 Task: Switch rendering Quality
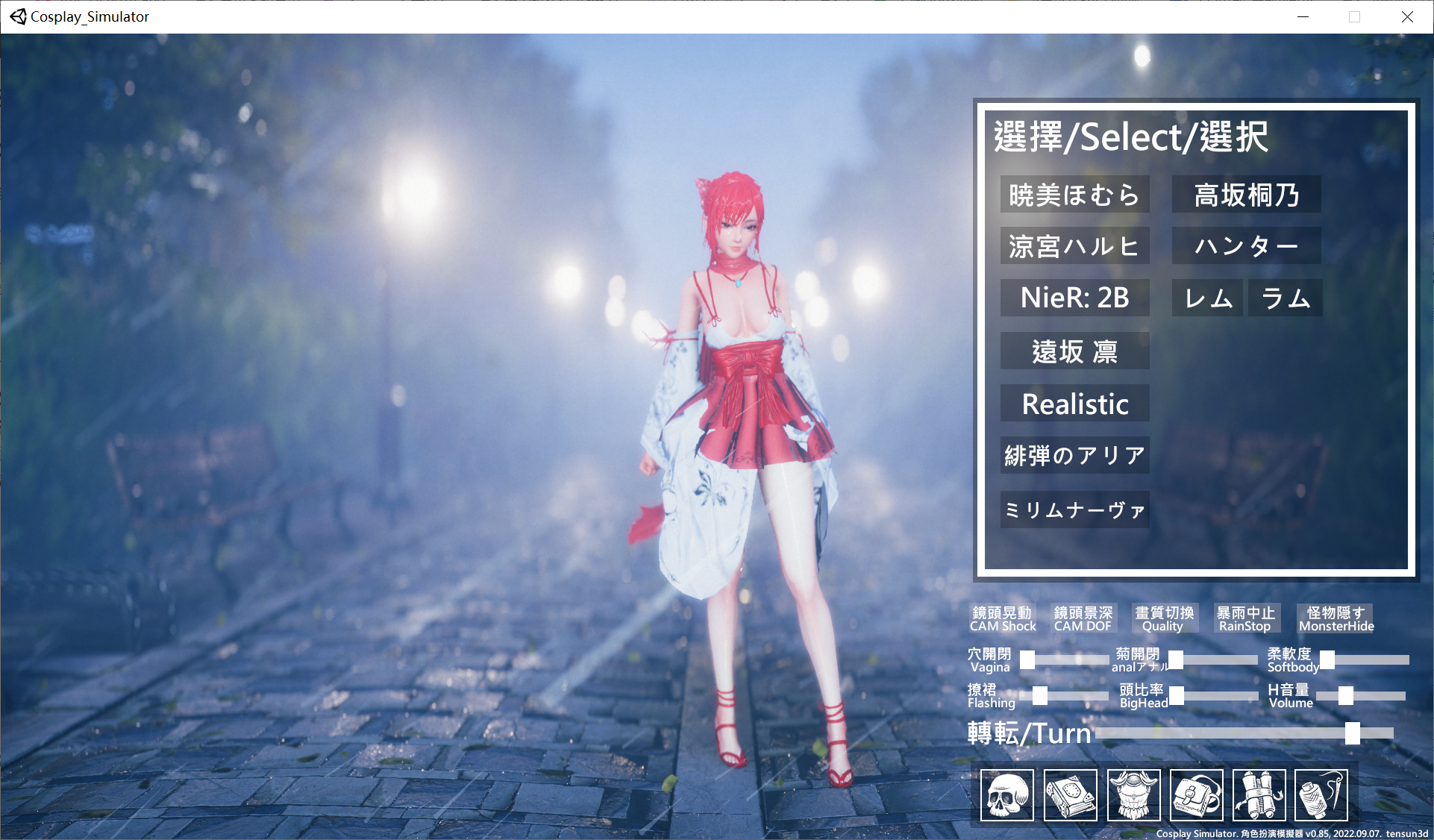(1164, 618)
